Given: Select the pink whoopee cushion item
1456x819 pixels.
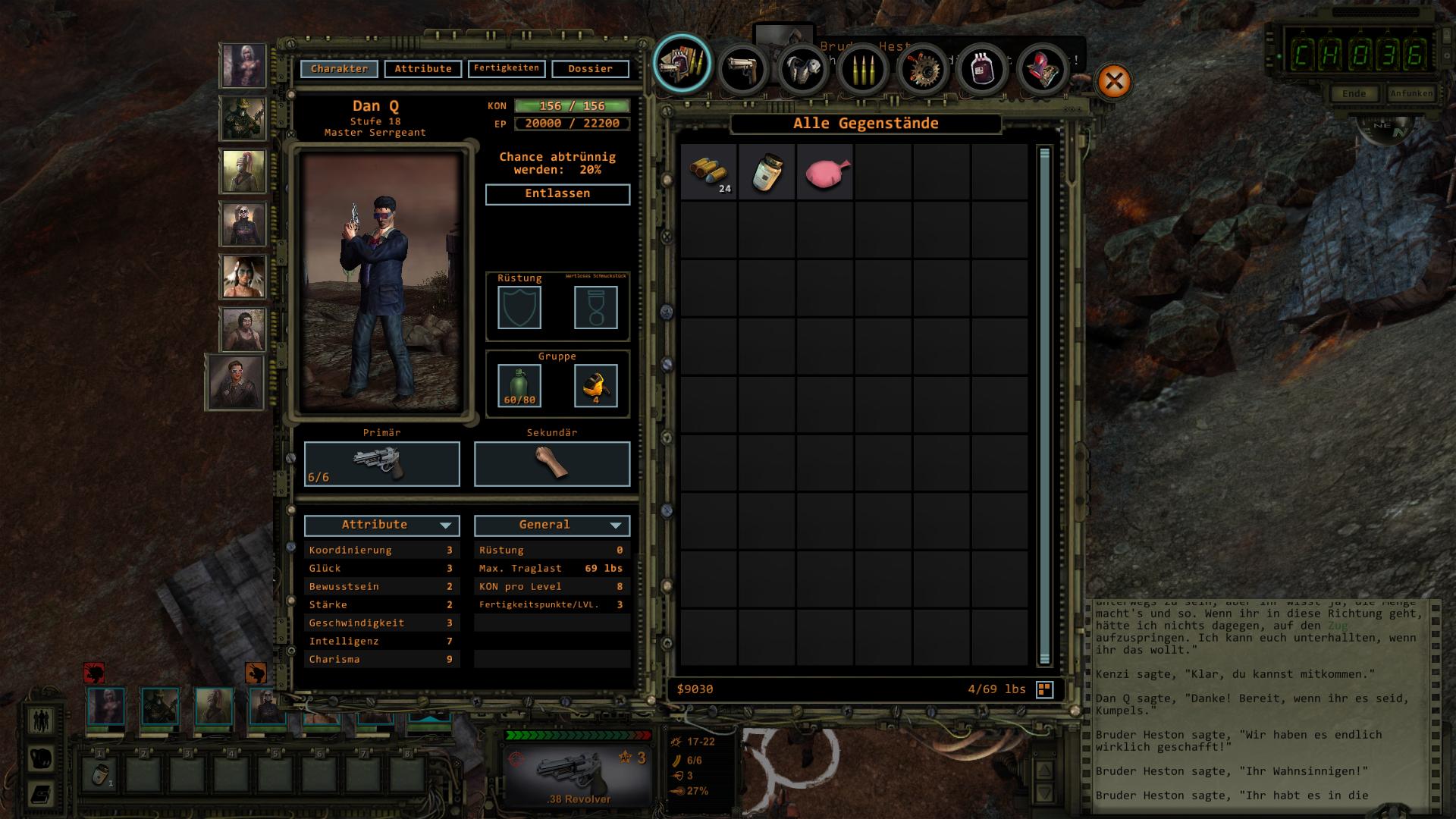Looking at the screenshot, I should [825, 172].
